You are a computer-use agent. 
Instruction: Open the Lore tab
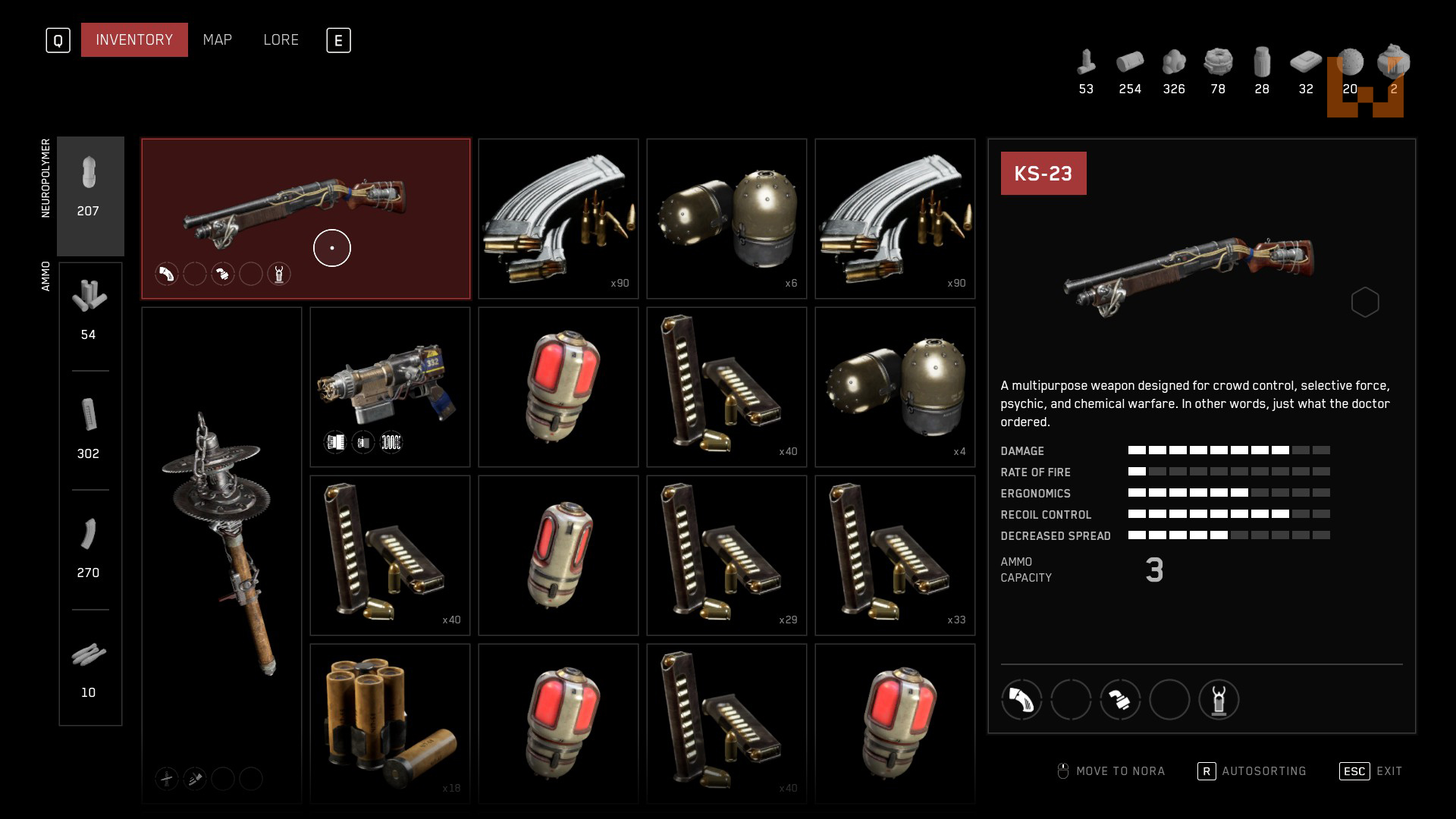coord(281,40)
